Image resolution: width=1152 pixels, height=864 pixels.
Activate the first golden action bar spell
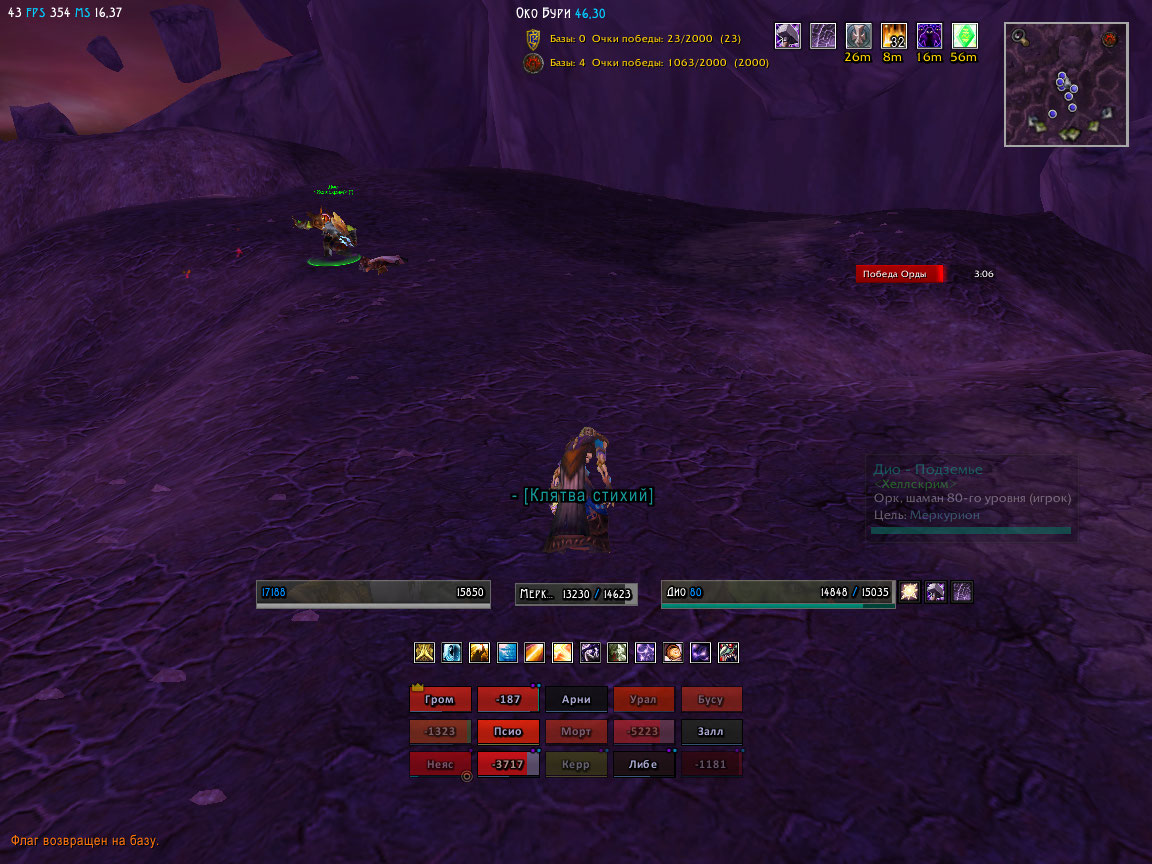[424, 653]
